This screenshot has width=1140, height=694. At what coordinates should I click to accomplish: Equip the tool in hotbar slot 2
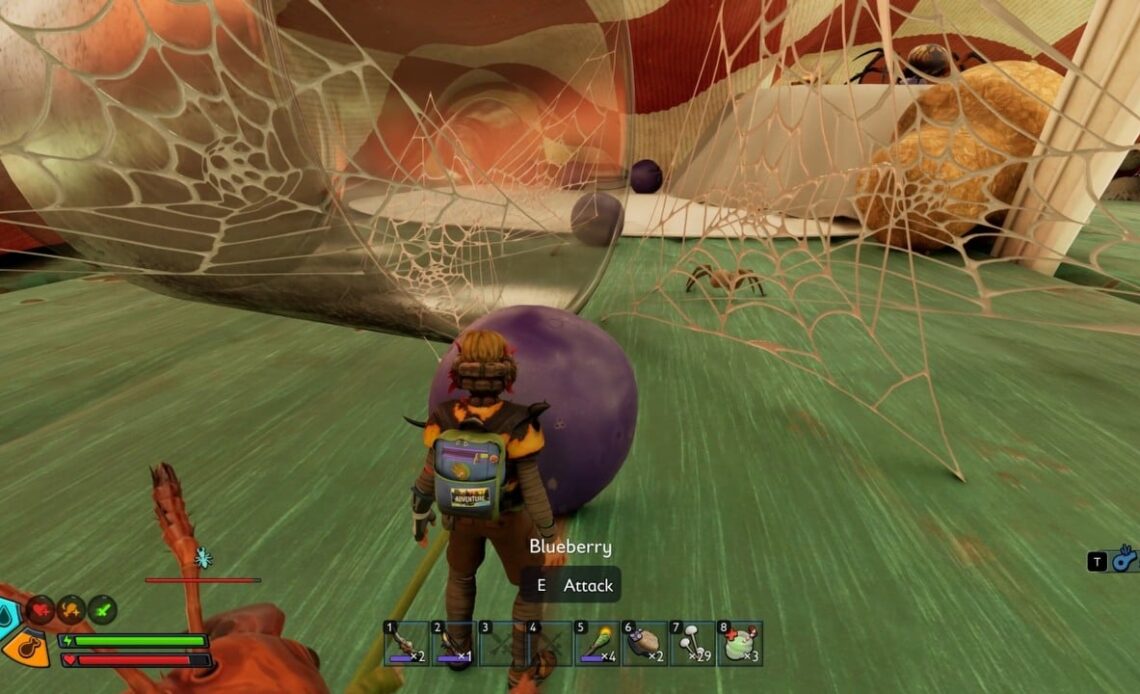455,643
